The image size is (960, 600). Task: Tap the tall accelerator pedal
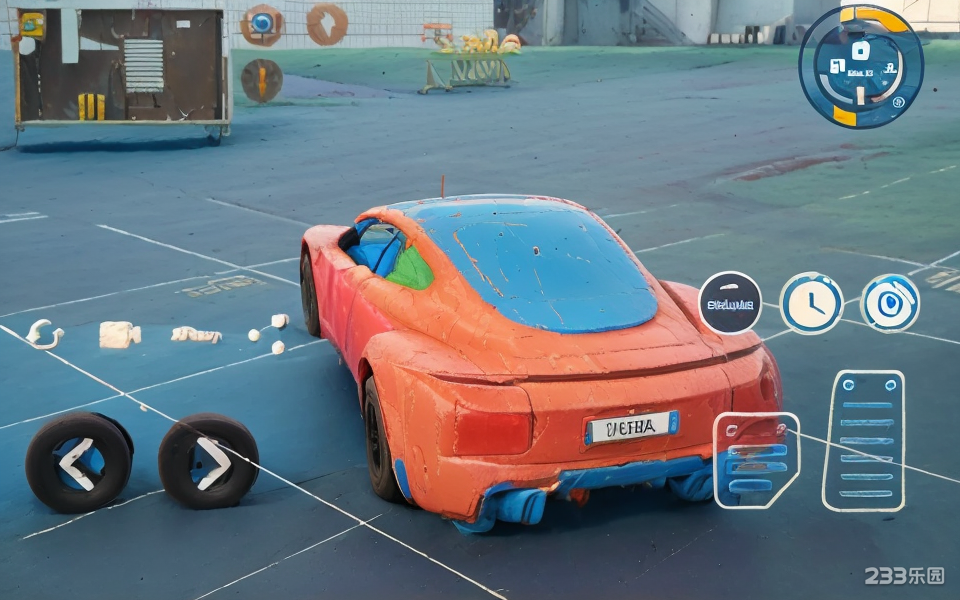coord(864,440)
